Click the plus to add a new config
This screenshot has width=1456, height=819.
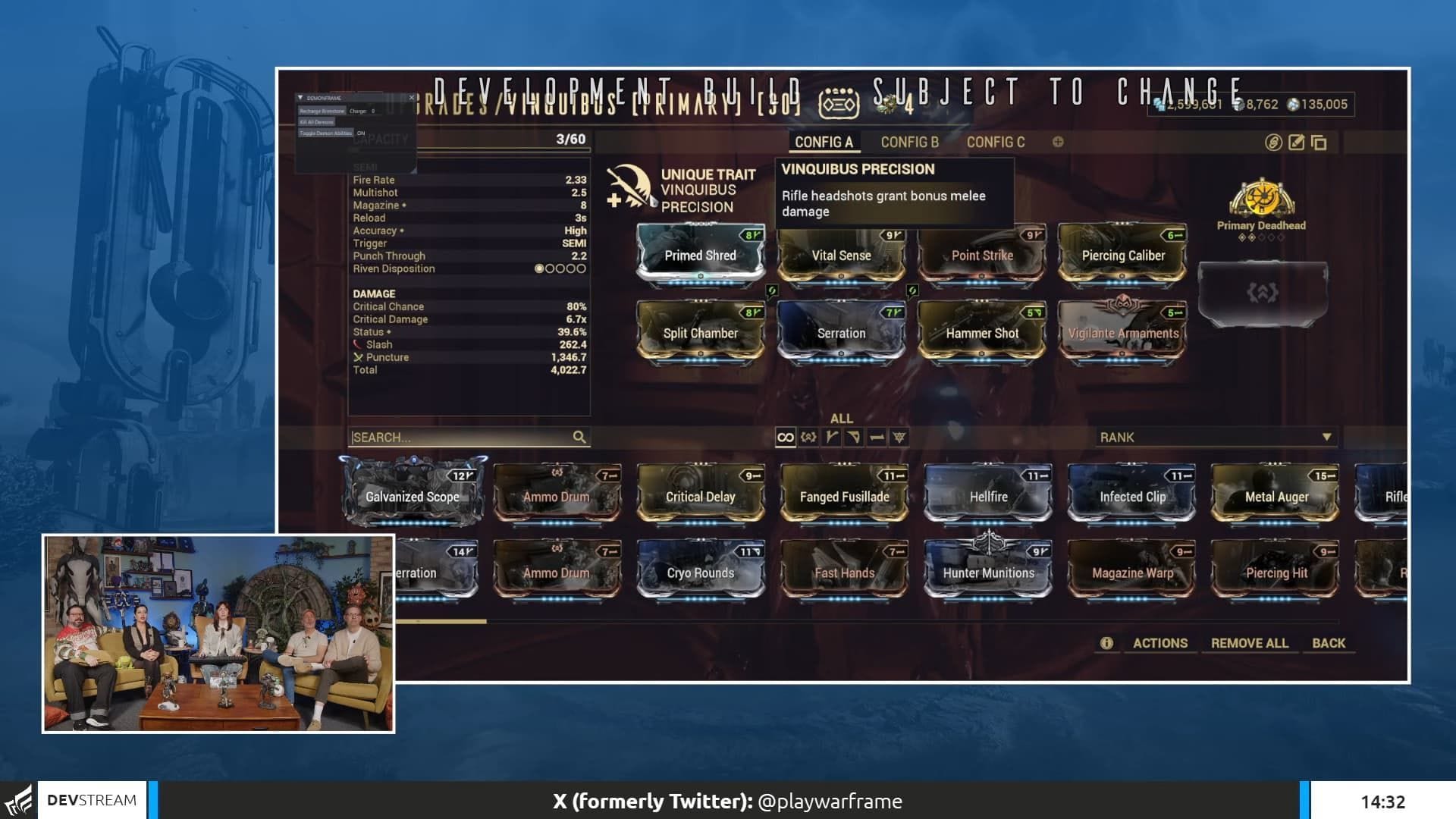pyautogui.click(x=1059, y=142)
